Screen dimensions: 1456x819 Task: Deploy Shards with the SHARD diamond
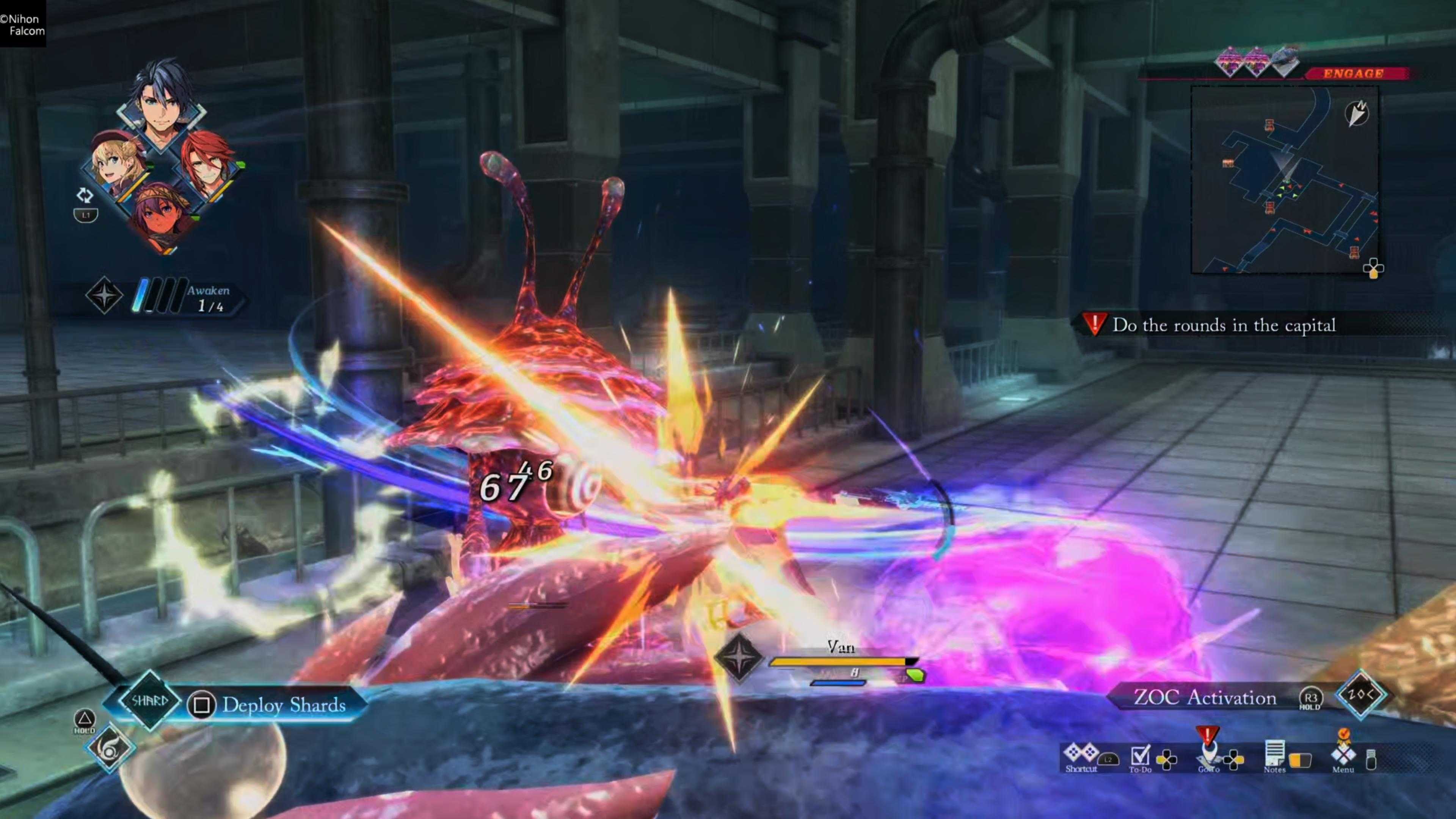149,701
